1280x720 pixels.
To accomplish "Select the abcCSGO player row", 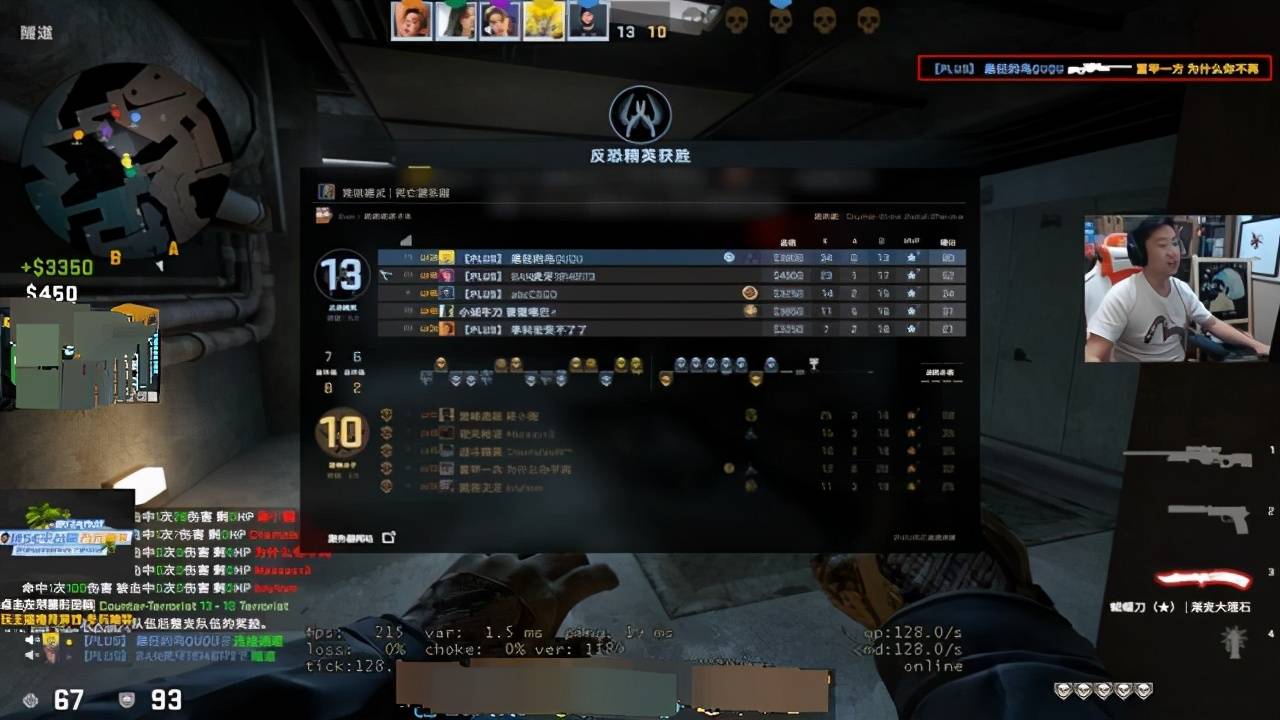I will 670,294.
